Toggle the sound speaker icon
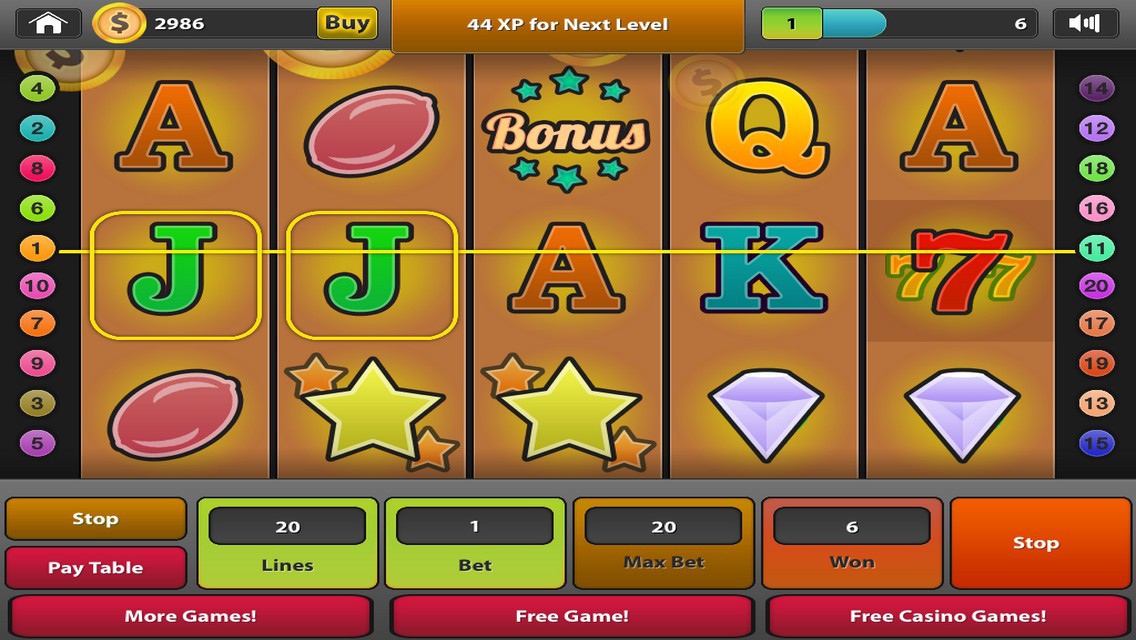The width and height of the screenshot is (1136, 640). pos(1085,23)
